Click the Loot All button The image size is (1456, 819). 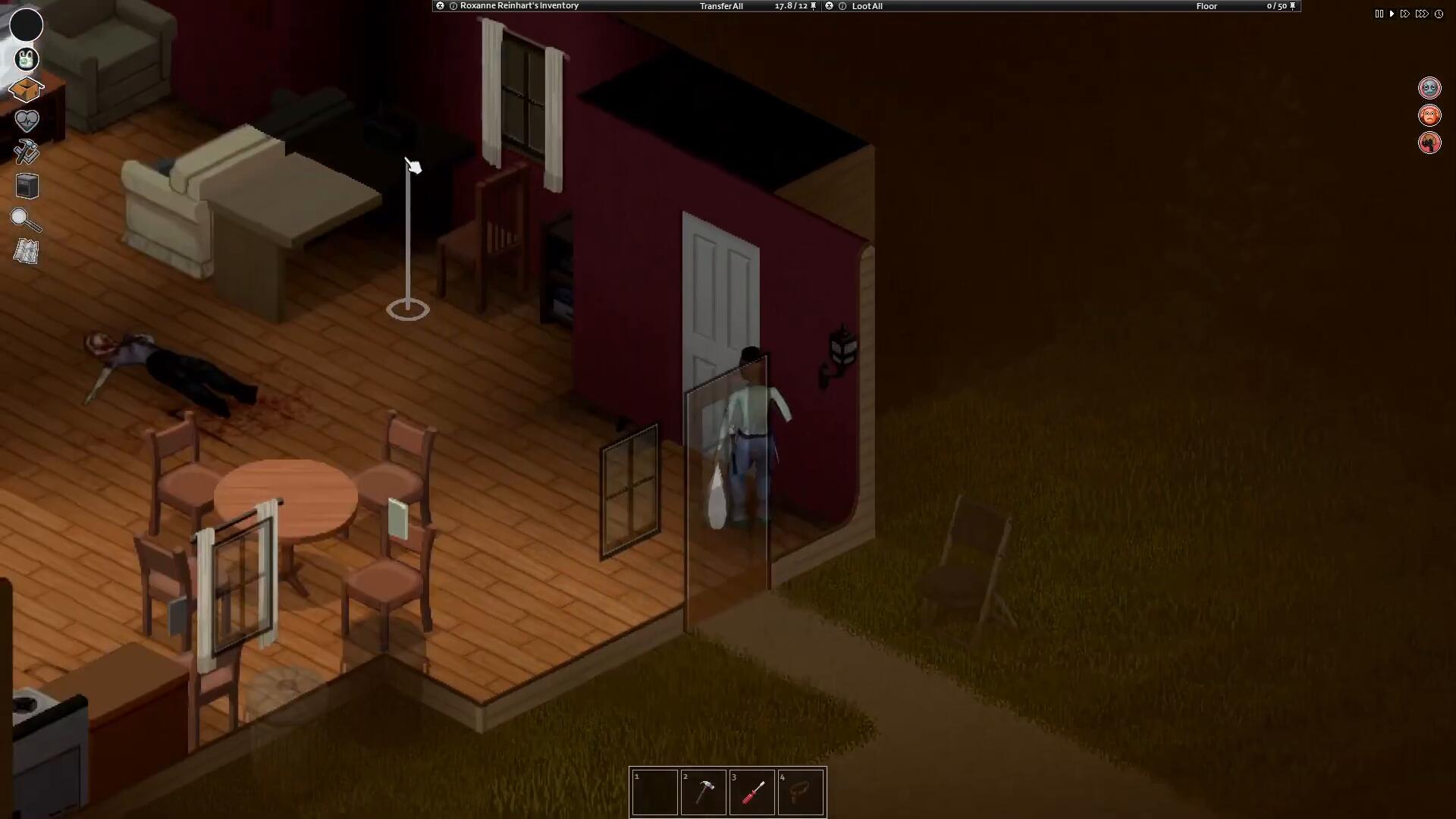867,6
